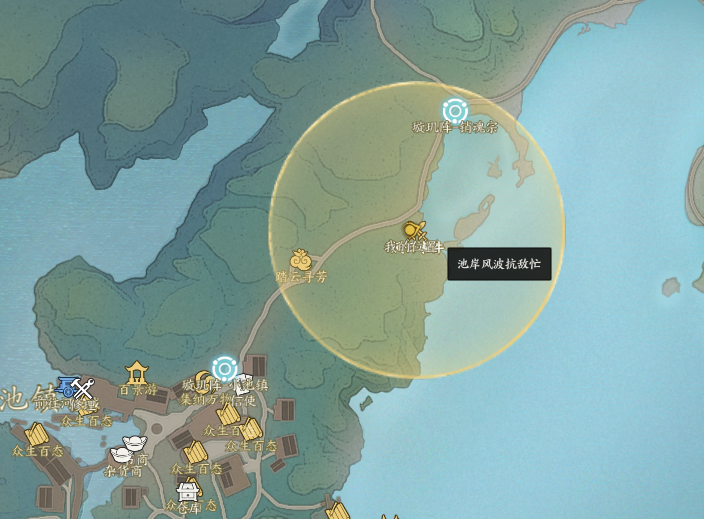Choose the teleport waypoint in the town

click(225, 368)
